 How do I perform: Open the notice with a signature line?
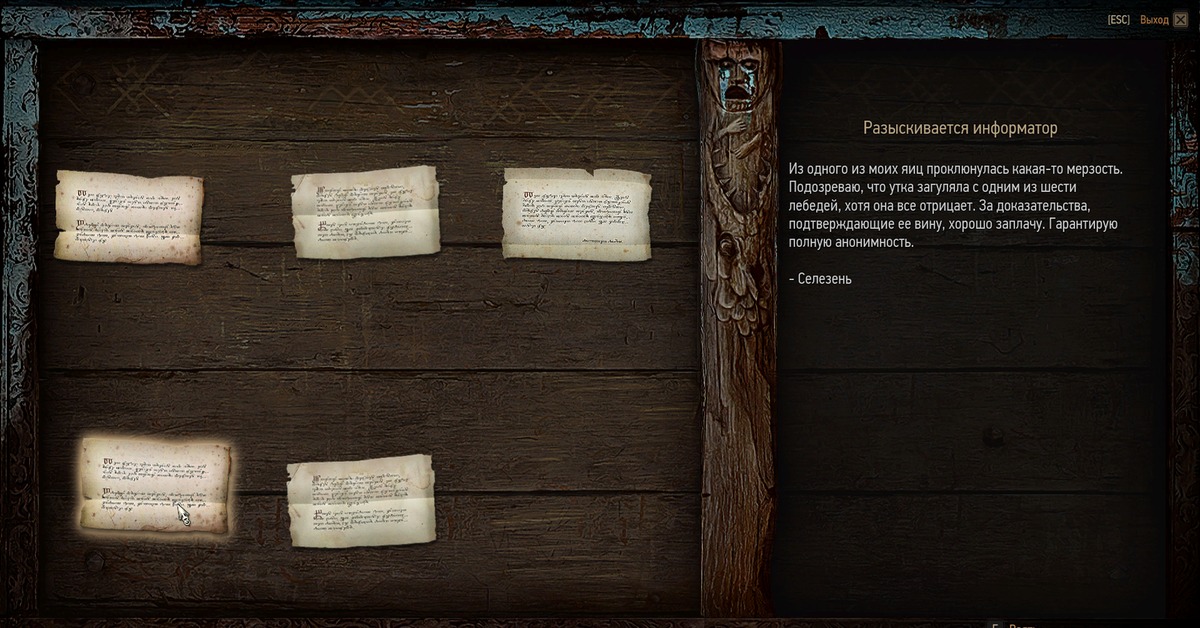coord(576,213)
